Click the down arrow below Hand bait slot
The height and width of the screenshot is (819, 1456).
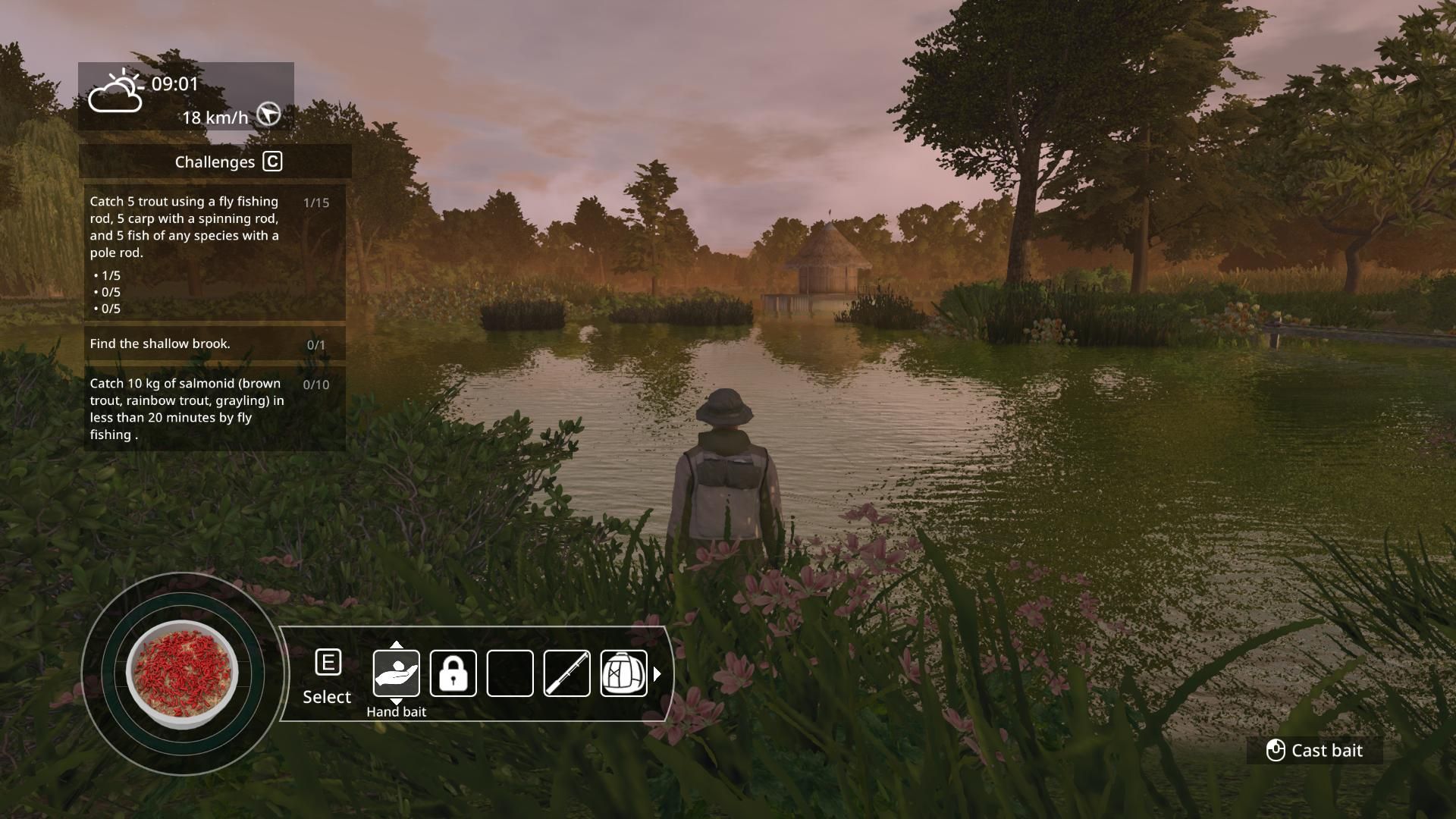tap(396, 701)
